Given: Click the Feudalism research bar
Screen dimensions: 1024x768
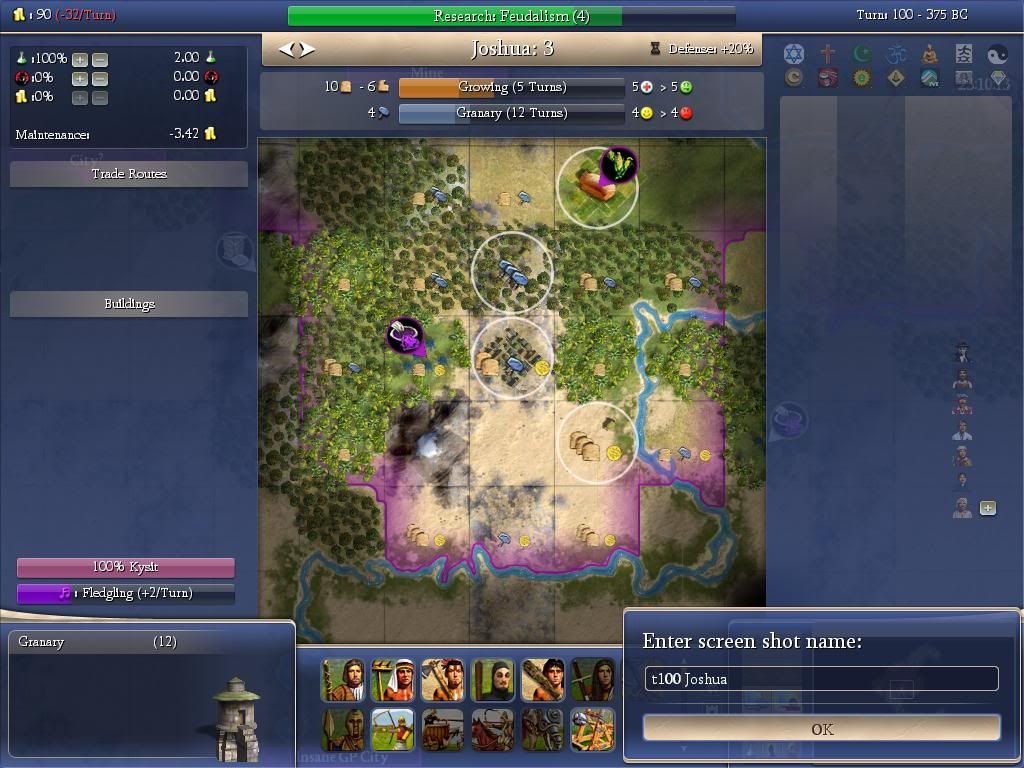Looking at the screenshot, I should coord(511,16).
